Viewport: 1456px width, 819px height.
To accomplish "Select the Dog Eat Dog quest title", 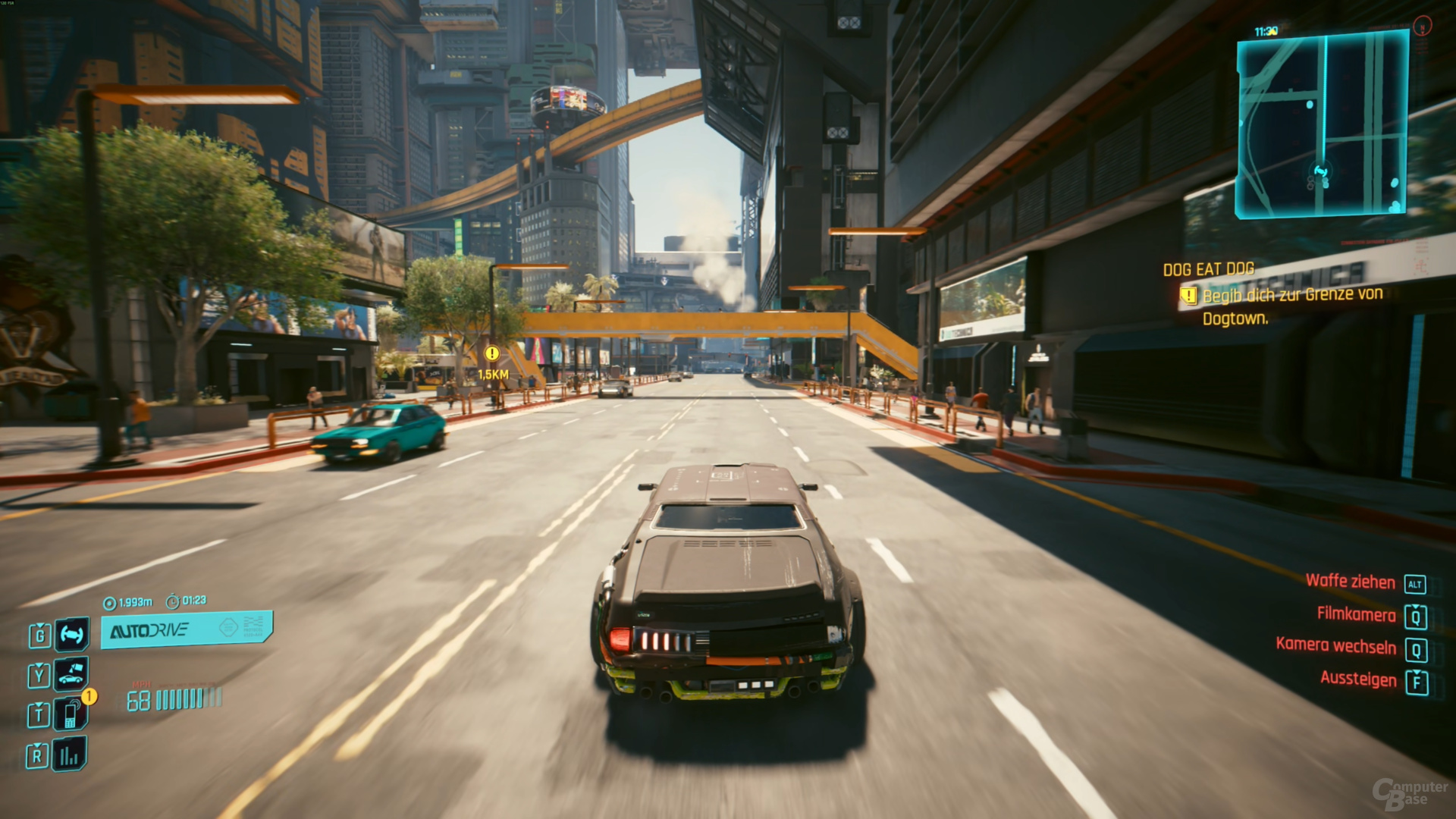I will point(1208,269).
